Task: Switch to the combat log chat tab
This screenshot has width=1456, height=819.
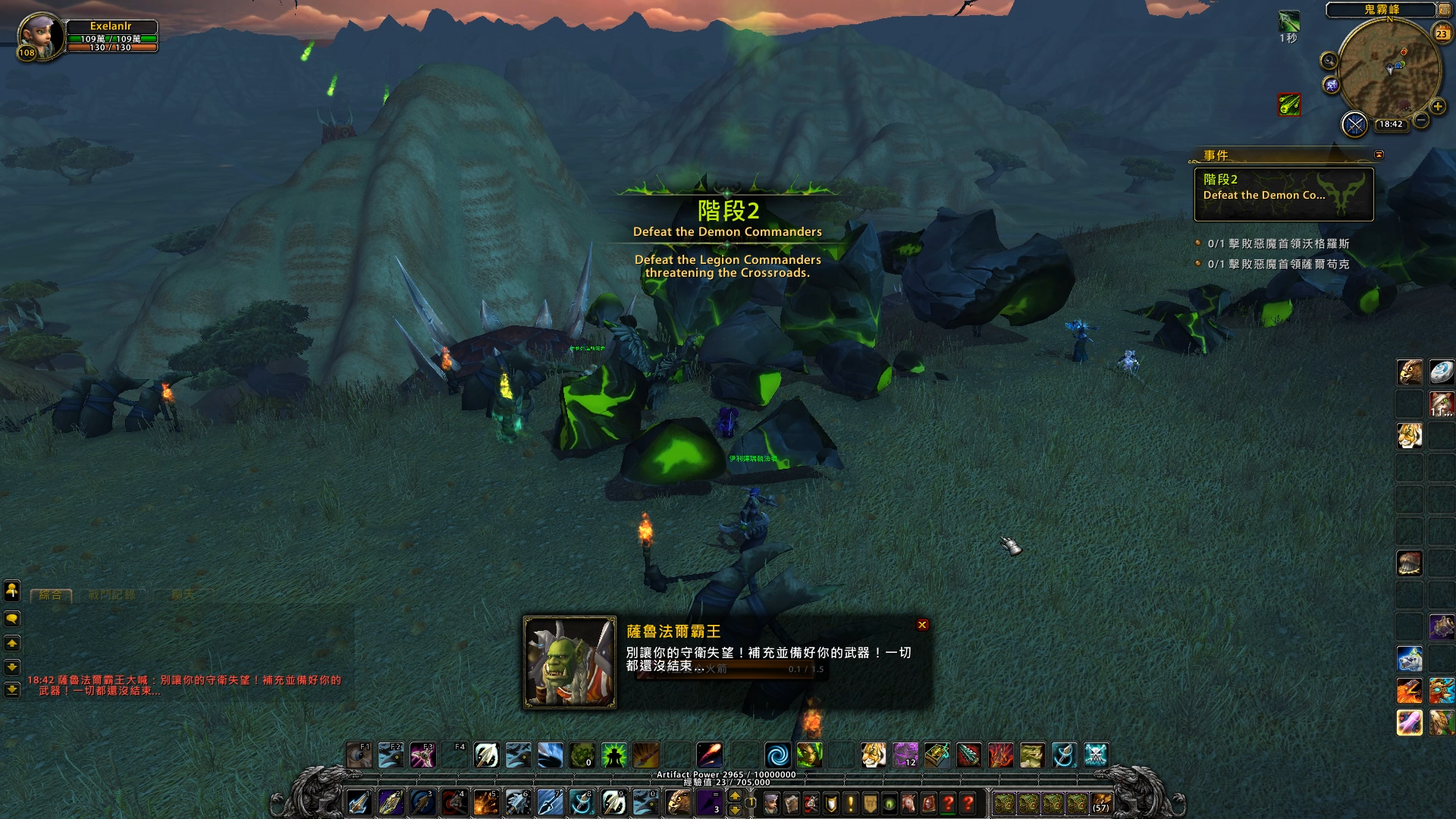Action: [111, 595]
